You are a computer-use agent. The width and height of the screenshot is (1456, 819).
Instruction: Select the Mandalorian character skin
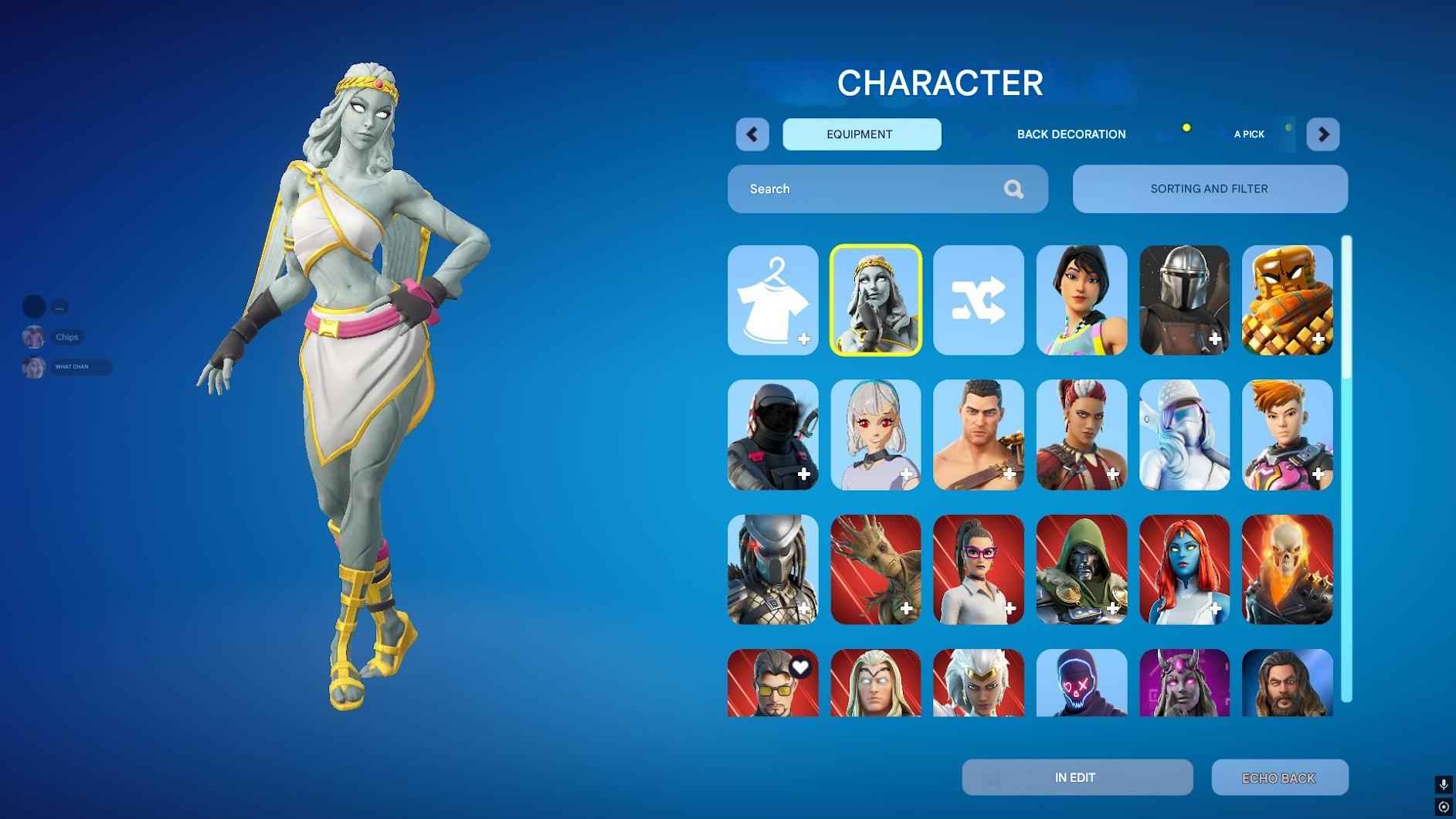pyautogui.click(x=1184, y=301)
